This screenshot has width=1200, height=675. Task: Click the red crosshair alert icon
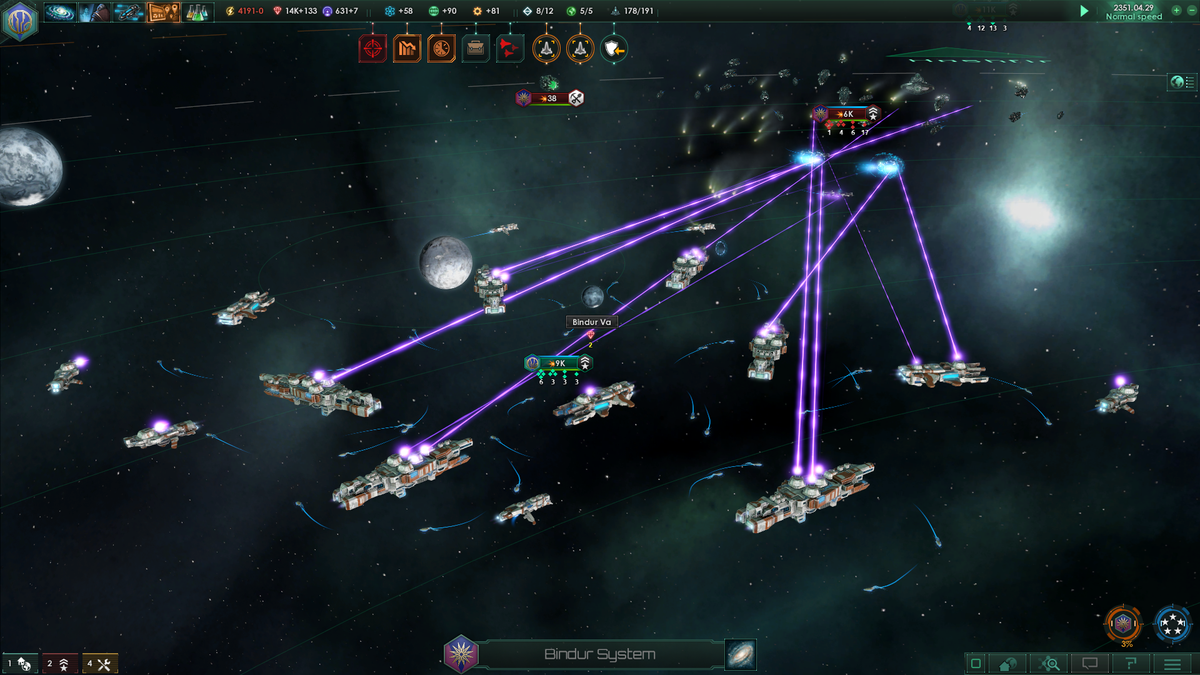click(x=373, y=47)
